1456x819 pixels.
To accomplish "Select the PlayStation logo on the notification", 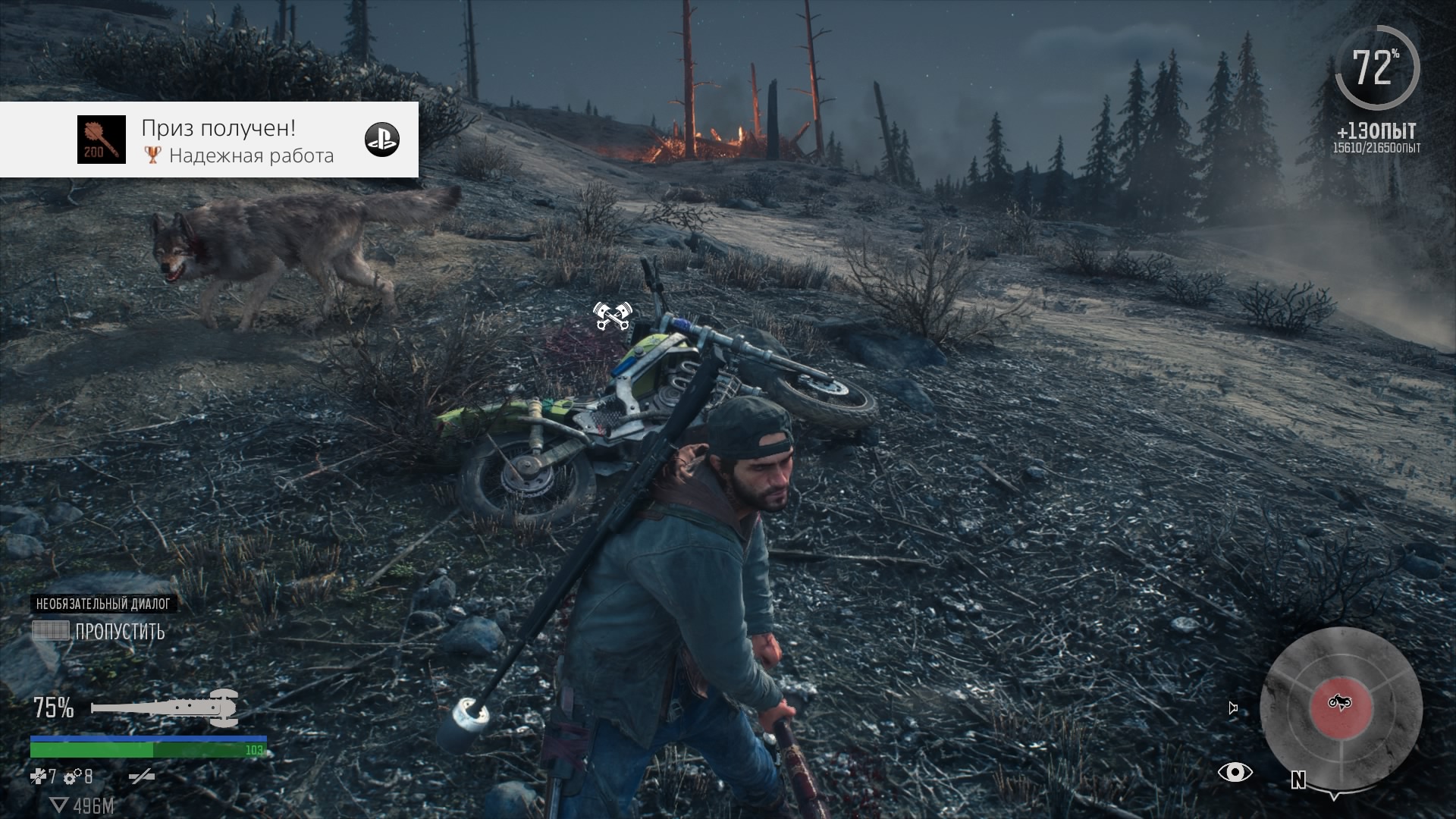I will click(382, 140).
